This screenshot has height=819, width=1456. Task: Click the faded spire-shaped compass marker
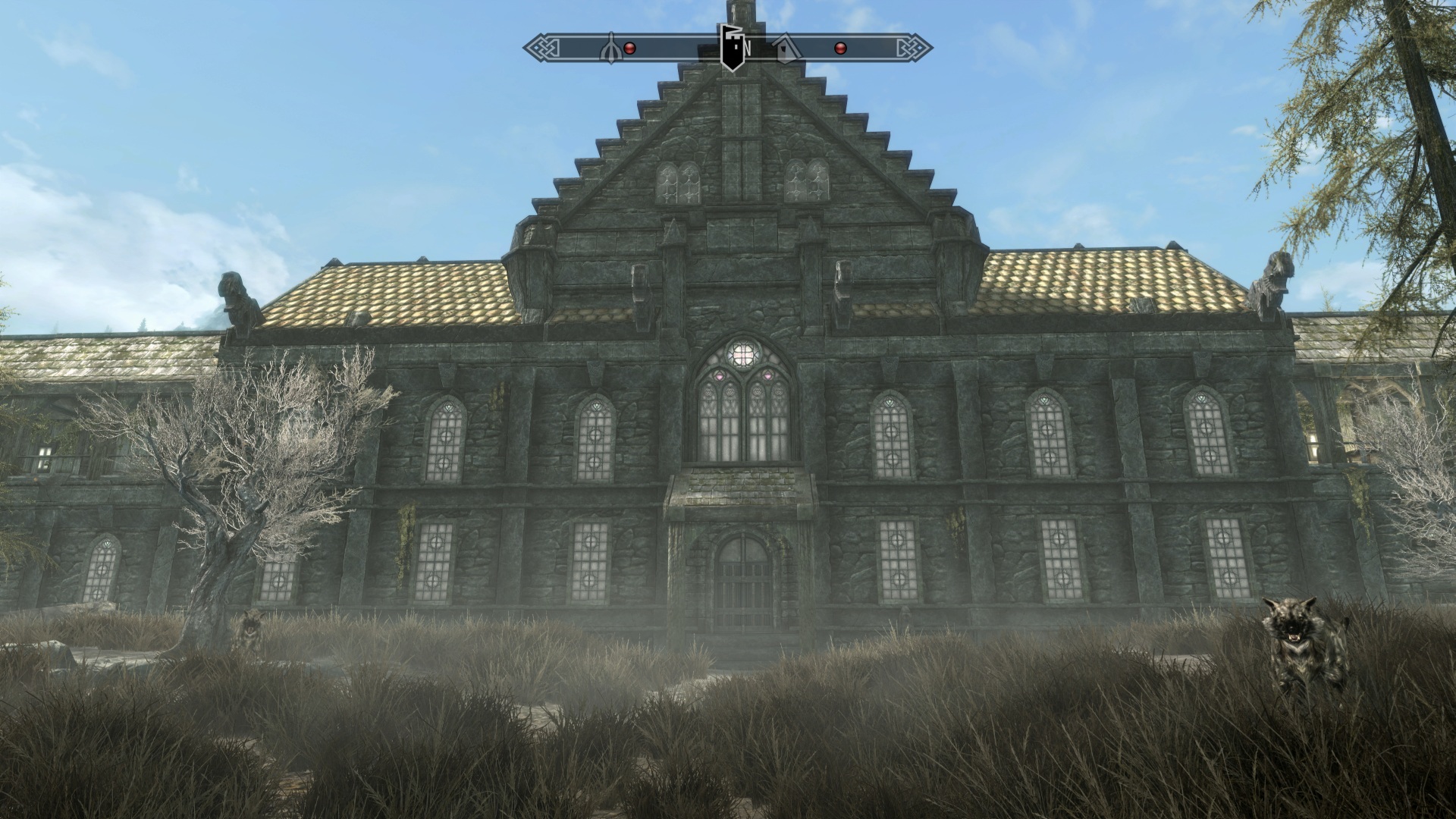coord(611,48)
